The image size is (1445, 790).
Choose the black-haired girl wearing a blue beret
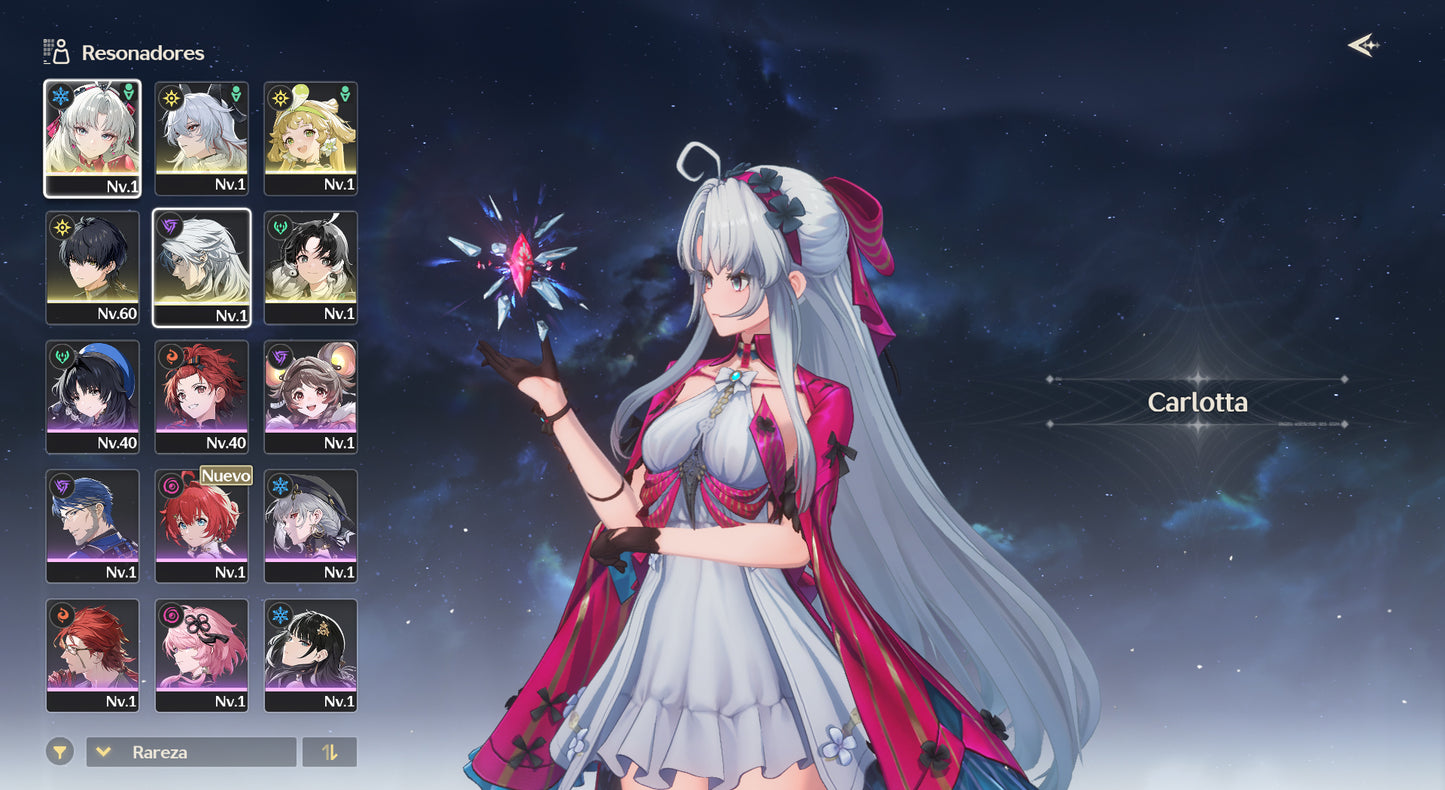point(93,396)
